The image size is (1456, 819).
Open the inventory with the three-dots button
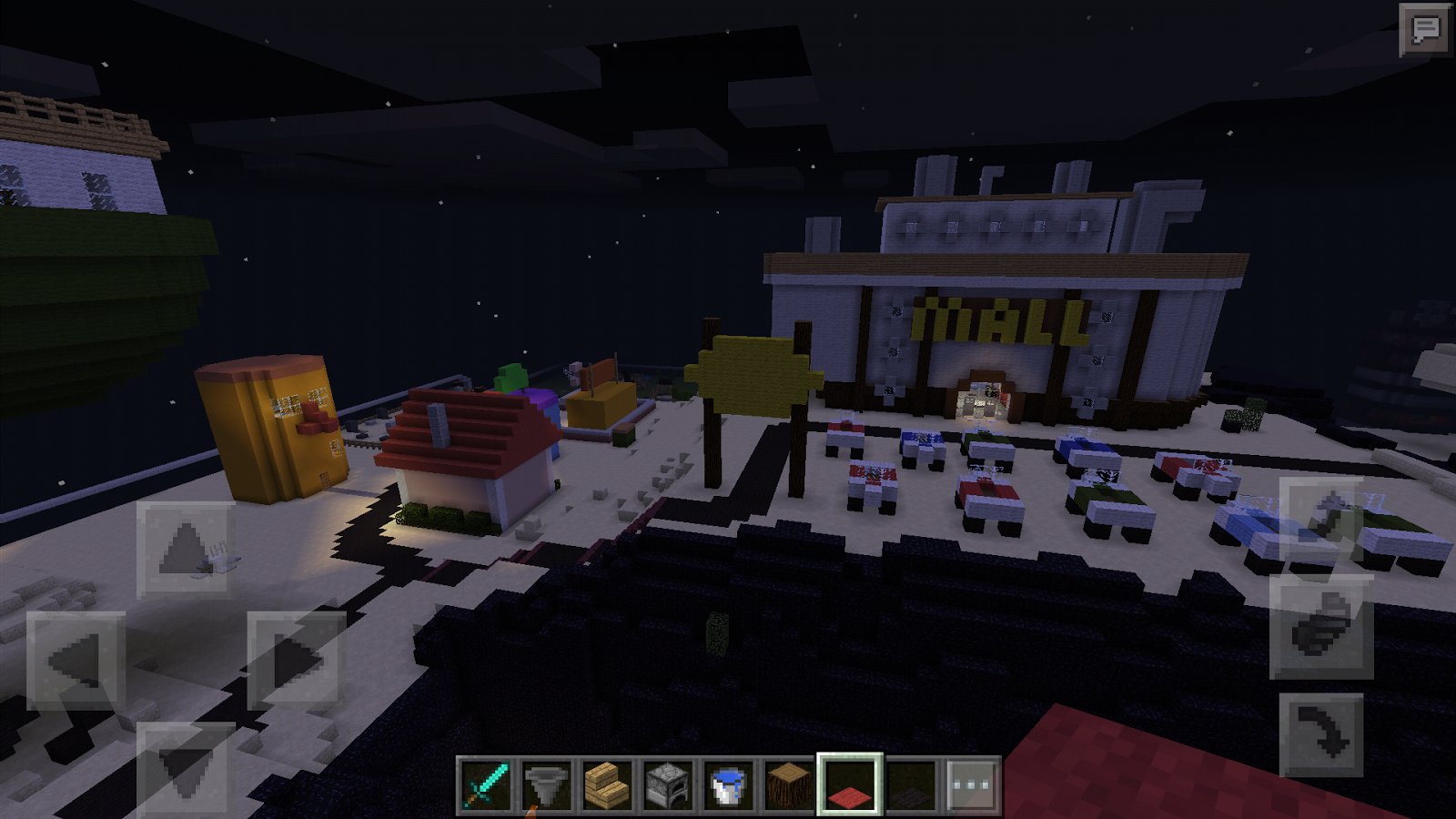point(972,784)
